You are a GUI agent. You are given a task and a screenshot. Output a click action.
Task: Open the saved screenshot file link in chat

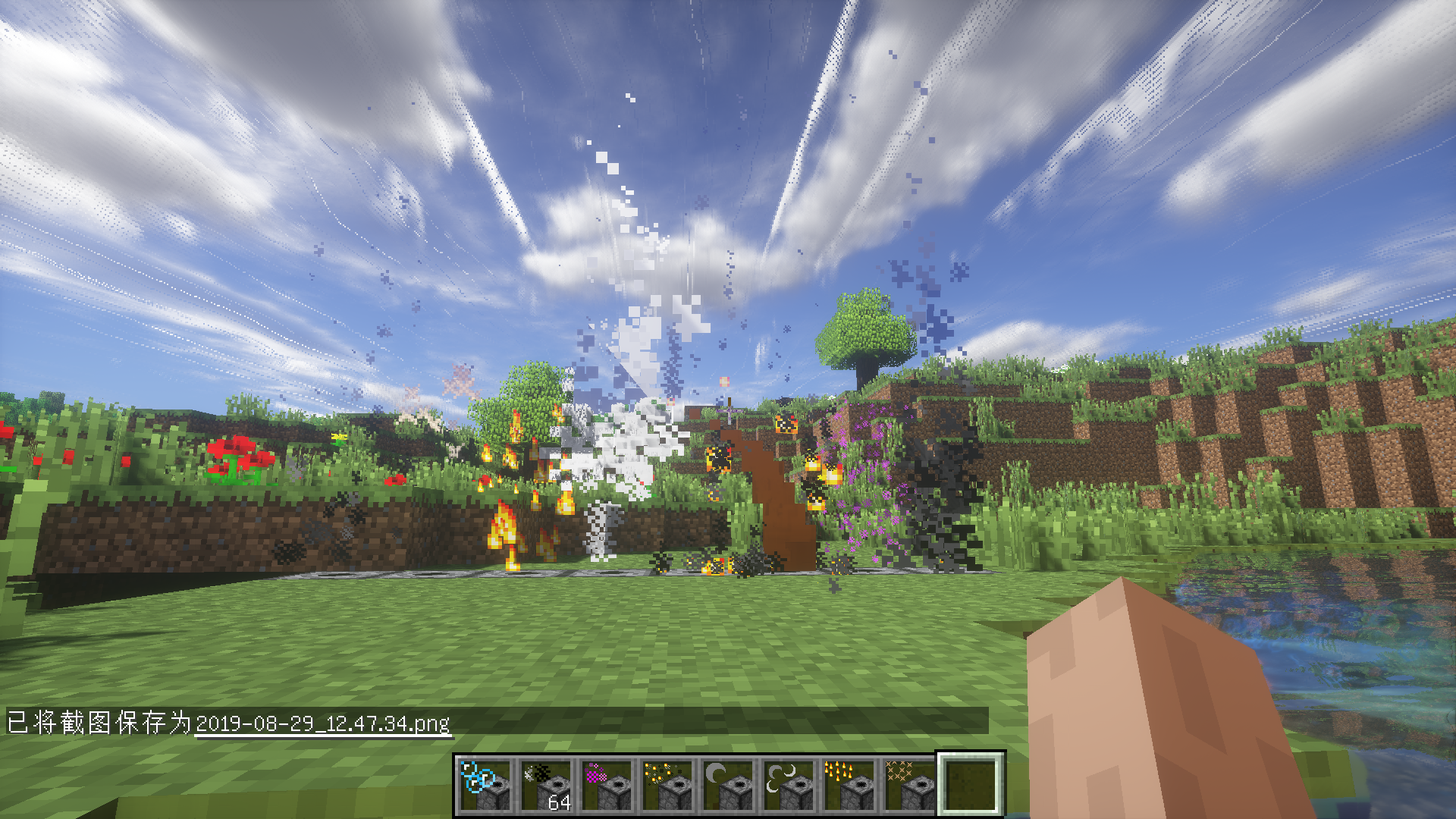[x=322, y=723]
